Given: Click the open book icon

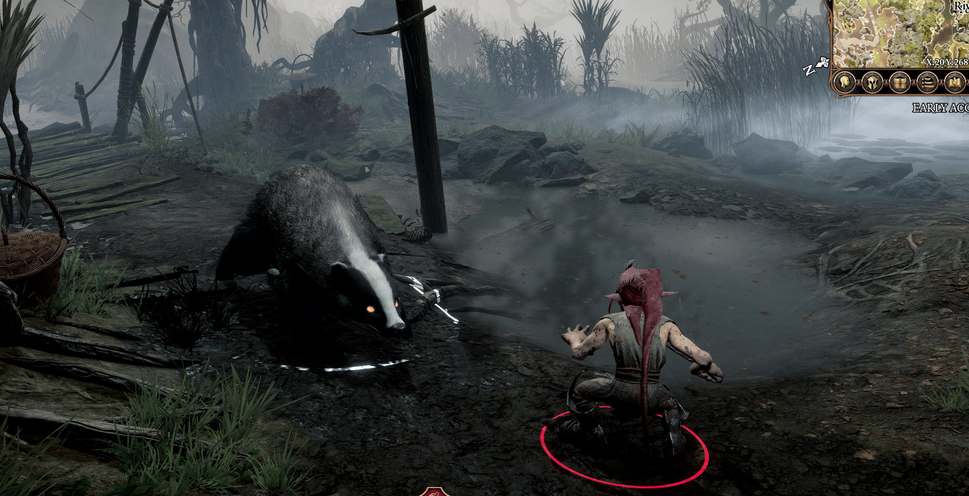Looking at the screenshot, I should pos(899,82).
